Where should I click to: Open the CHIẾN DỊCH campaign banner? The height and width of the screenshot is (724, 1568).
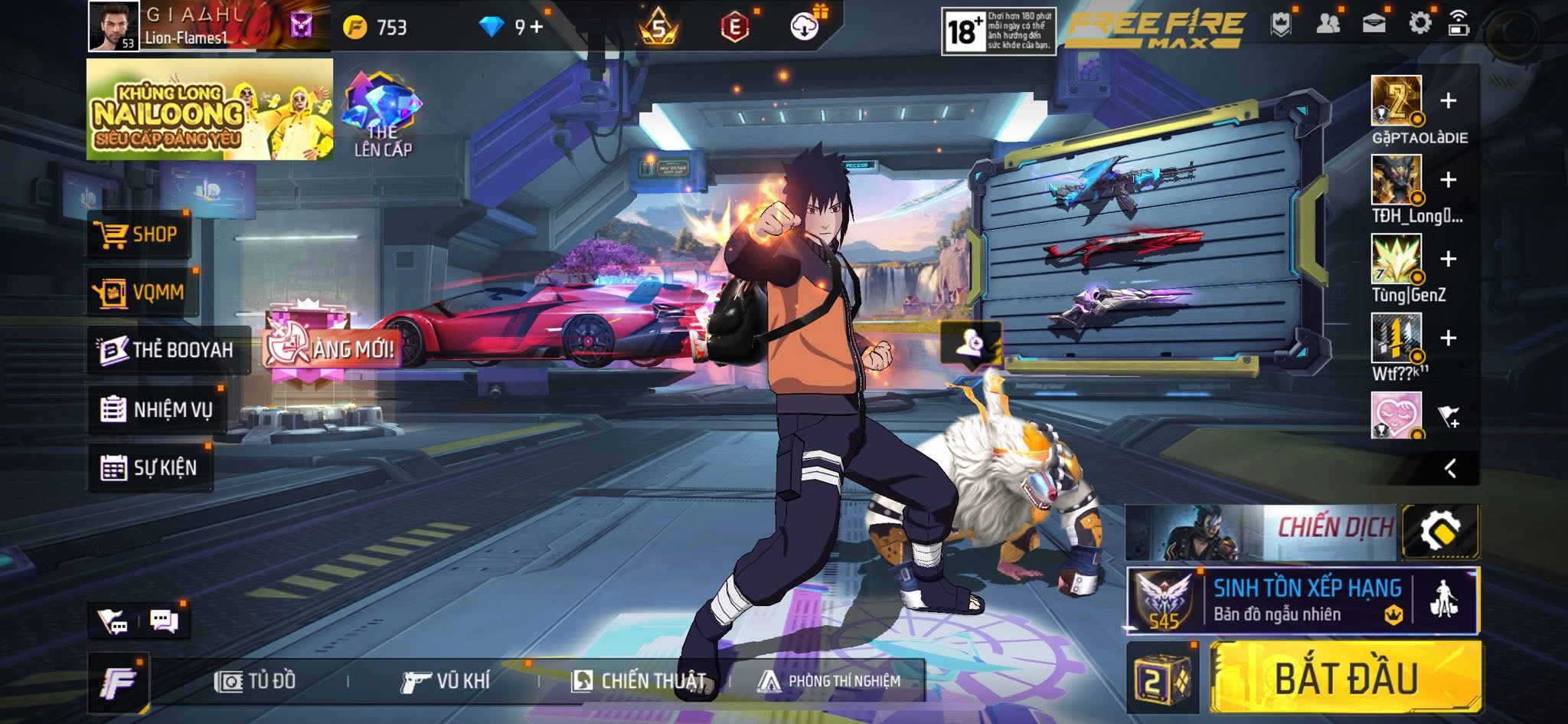(1263, 532)
